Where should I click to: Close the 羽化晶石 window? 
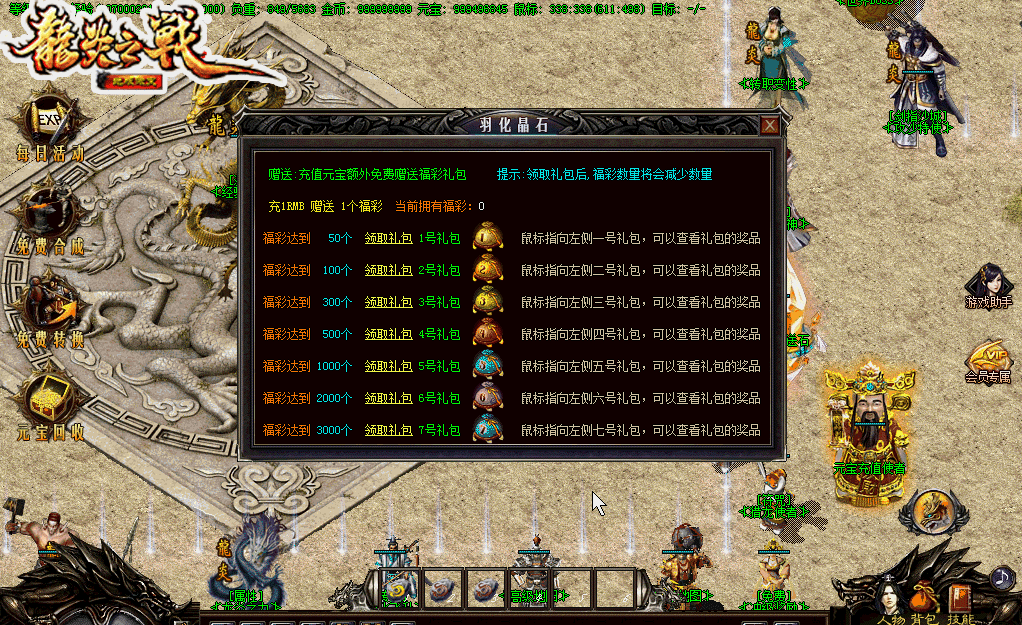(769, 125)
